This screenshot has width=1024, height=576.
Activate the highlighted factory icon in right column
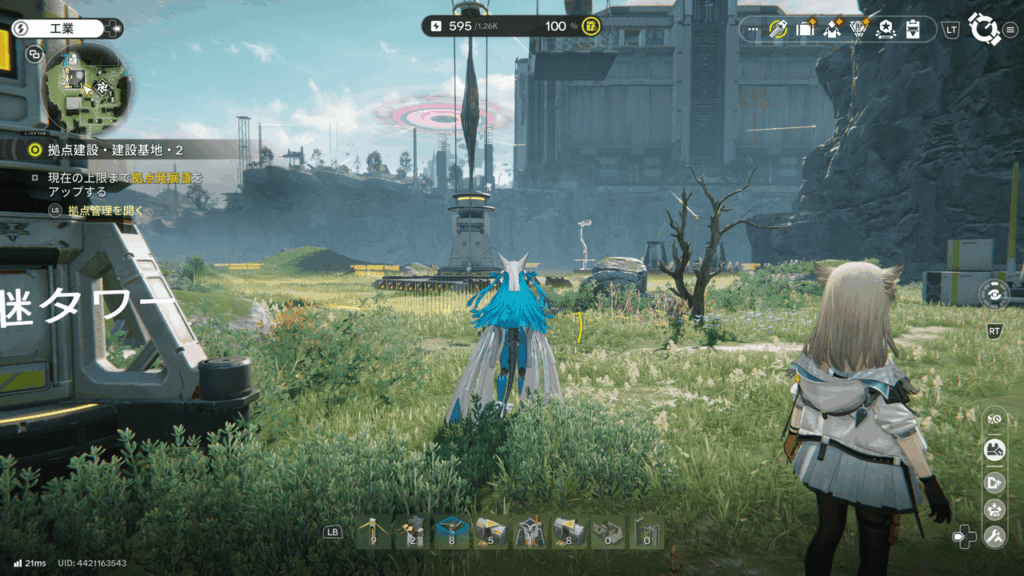tap(994, 450)
